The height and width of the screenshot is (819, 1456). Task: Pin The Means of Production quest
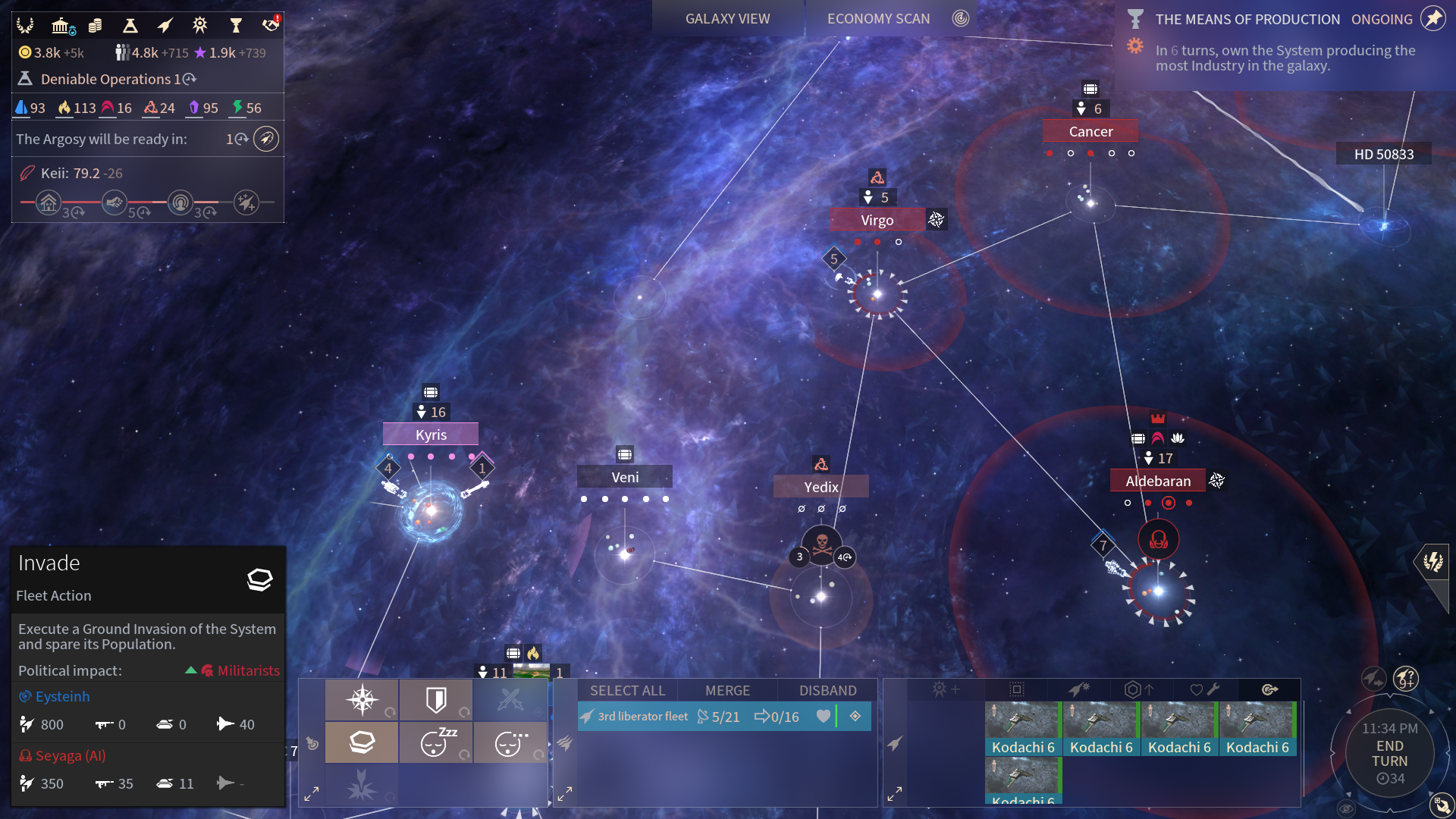click(1432, 19)
